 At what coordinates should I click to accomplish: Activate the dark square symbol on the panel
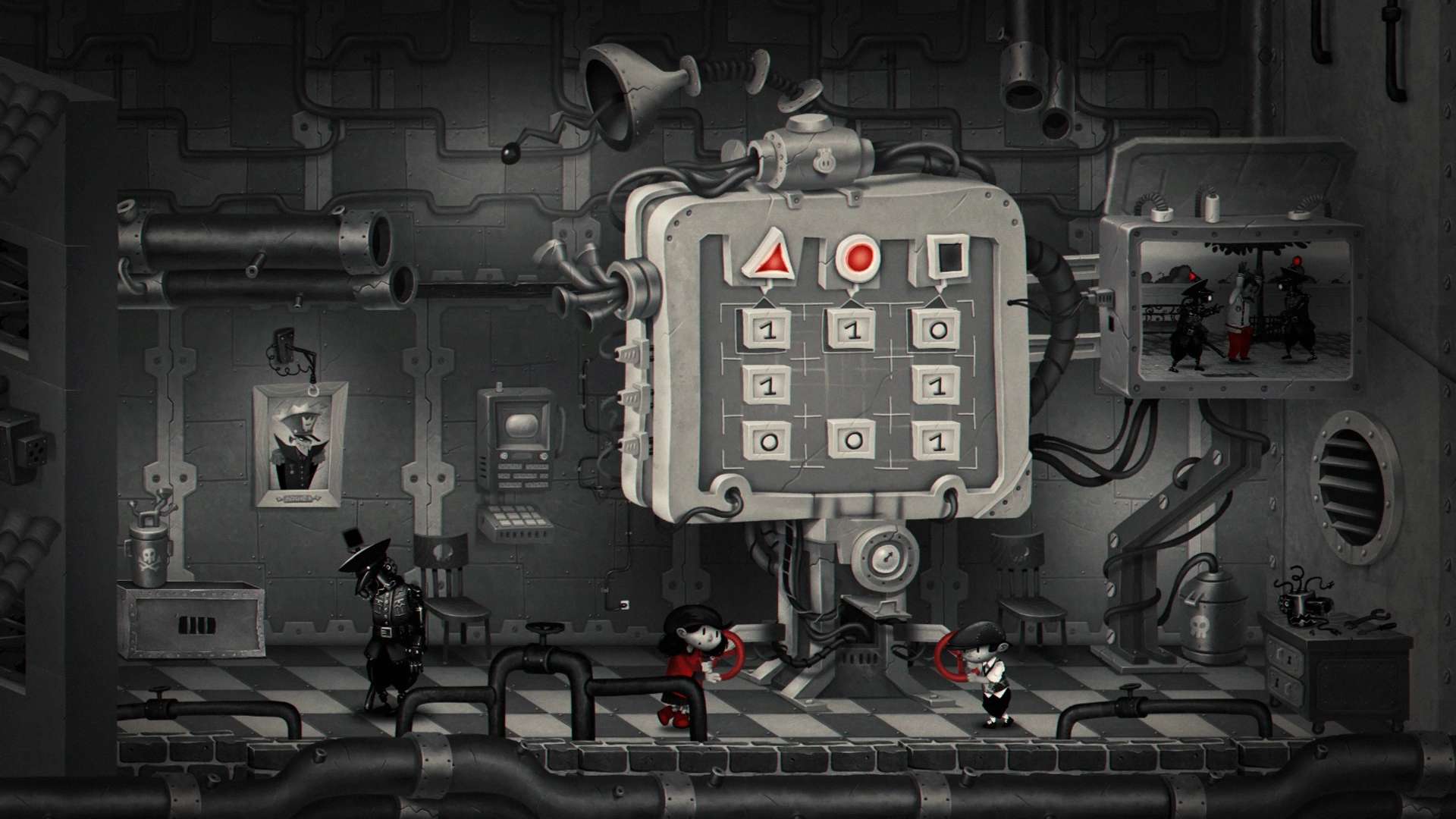click(x=948, y=258)
